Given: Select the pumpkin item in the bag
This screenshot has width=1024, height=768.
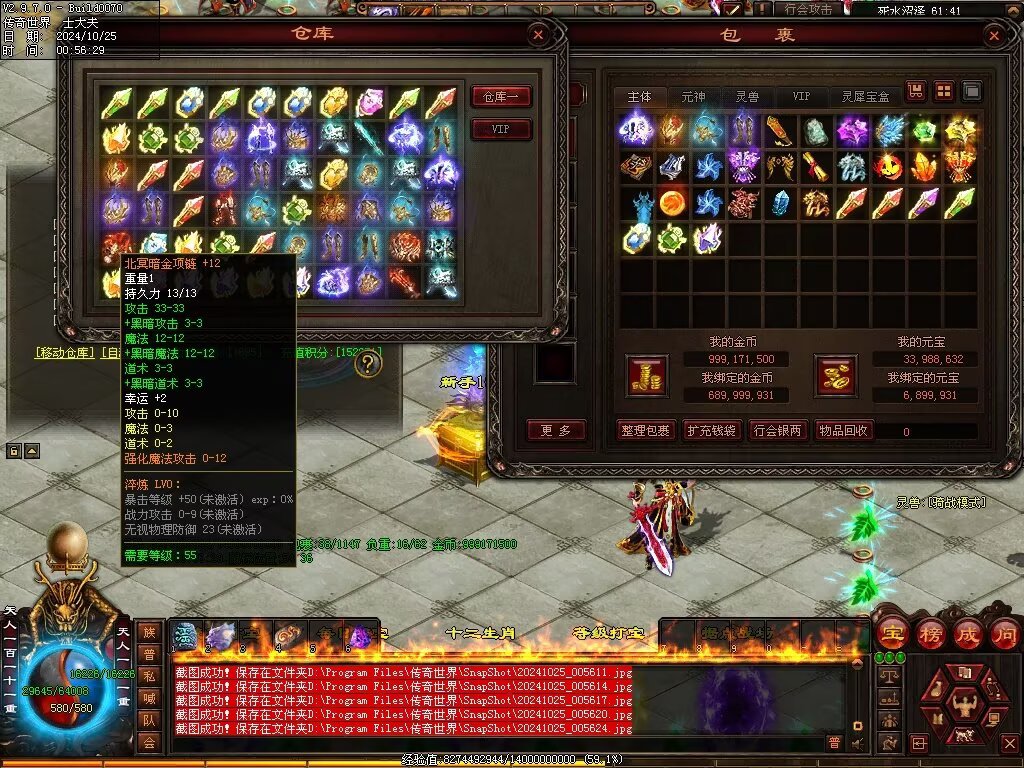Looking at the screenshot, I should (887, 166).
